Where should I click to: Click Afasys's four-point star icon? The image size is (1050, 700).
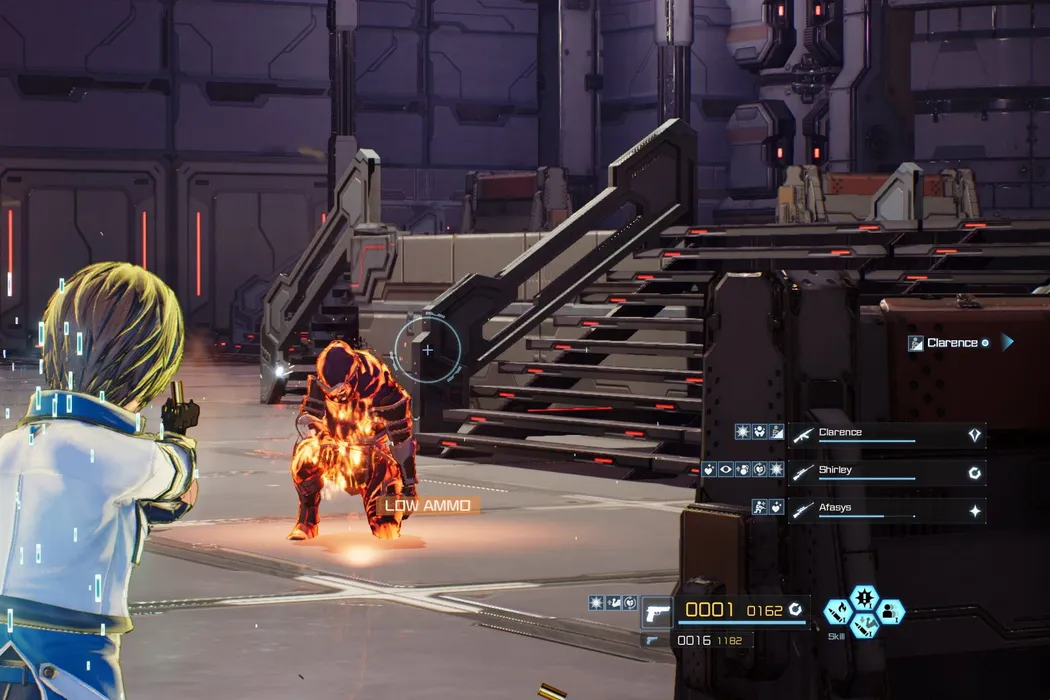click(974, 511)
